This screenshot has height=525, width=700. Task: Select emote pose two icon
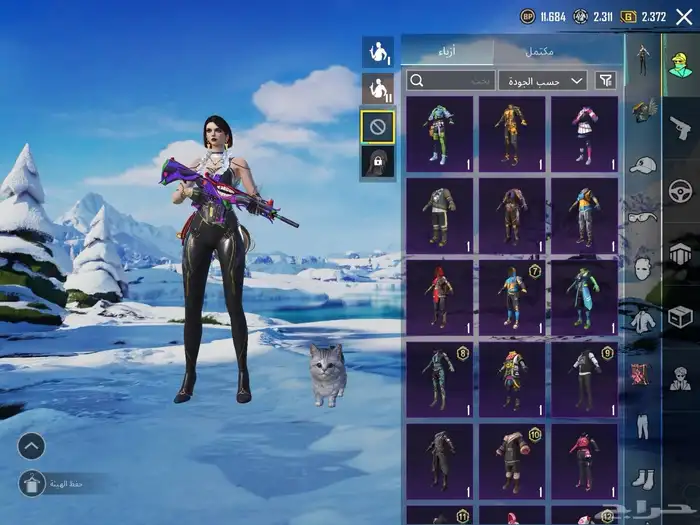[x=377, y=89]
